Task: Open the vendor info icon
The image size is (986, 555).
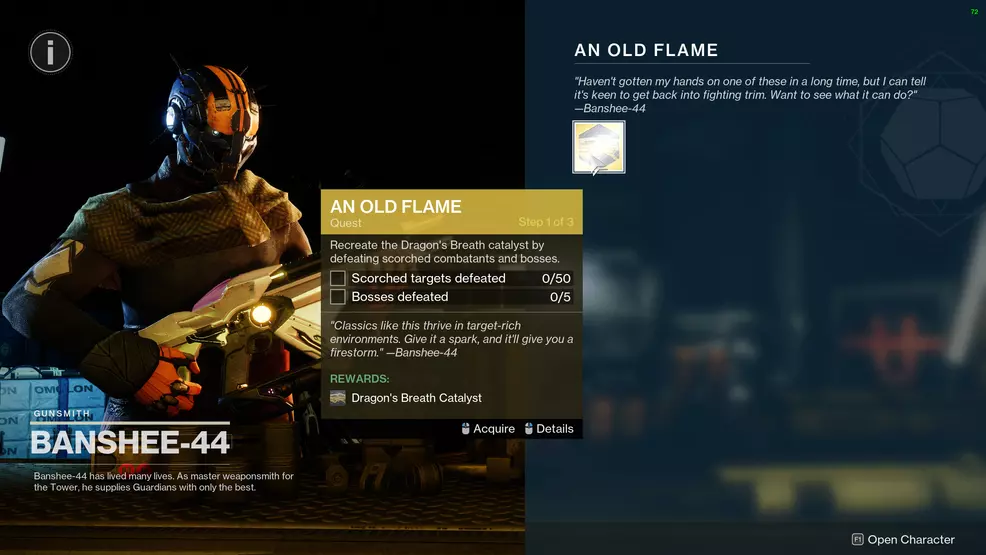Action: point(50,51)
